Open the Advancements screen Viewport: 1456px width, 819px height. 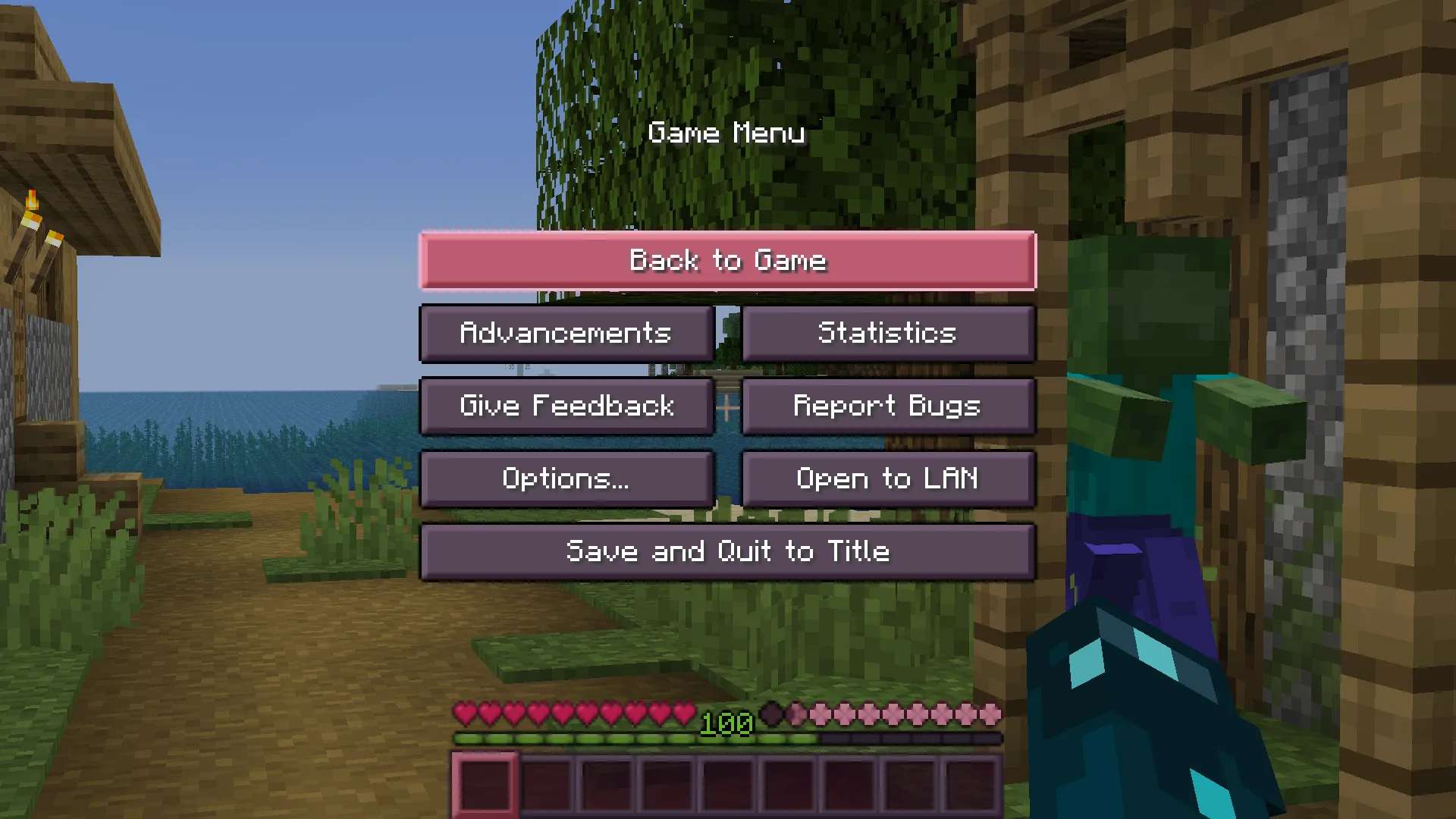click(x=566, y=334)
